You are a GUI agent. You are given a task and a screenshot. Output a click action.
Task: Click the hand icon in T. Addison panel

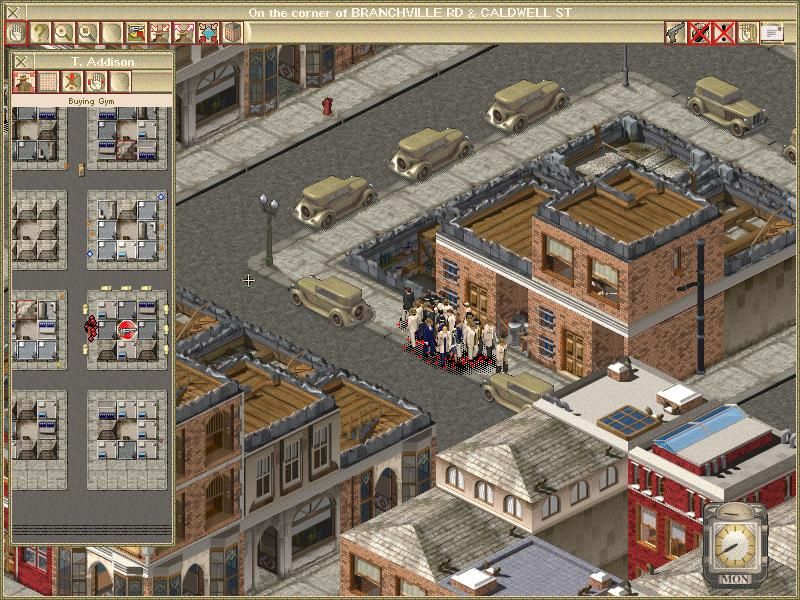point(96,81)
